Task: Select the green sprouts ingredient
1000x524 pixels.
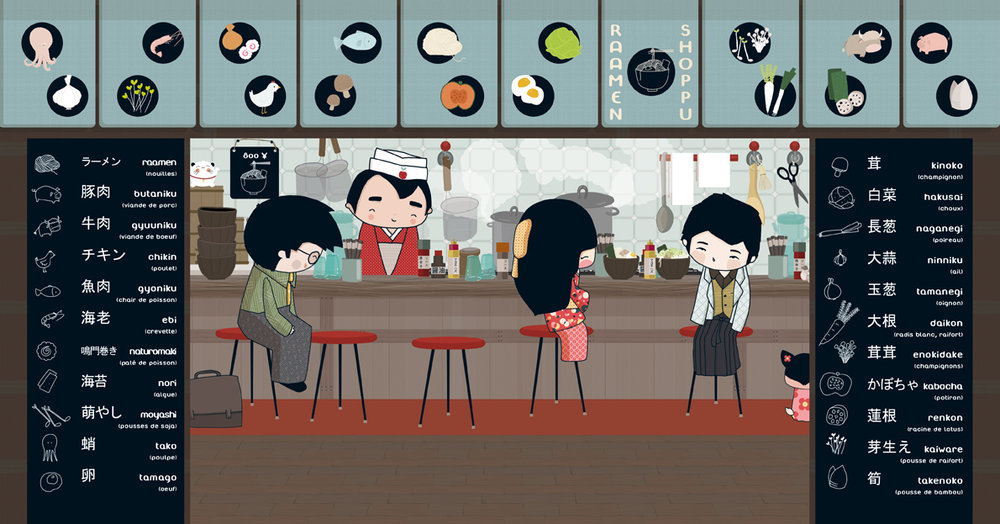Action: pyautogui.click(x=137, y=95)
